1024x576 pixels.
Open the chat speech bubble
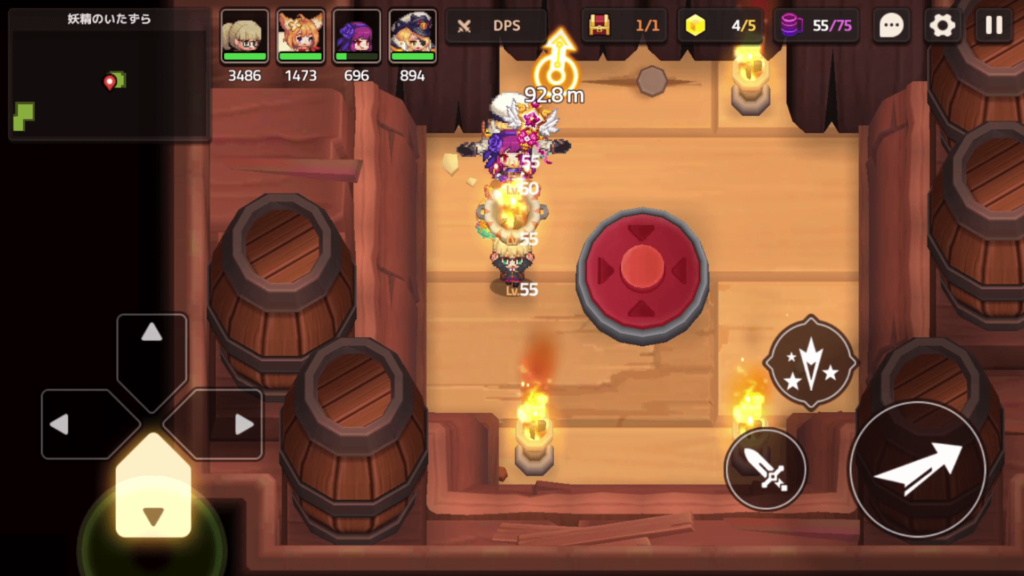(891, 26)
